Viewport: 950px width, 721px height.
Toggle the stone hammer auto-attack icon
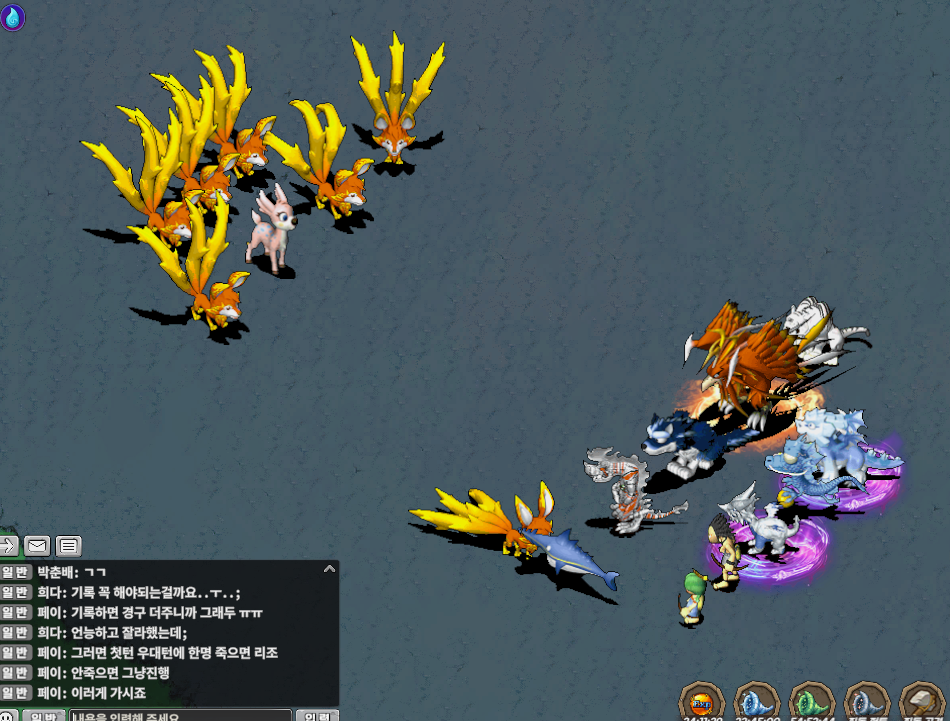(921, 702)
